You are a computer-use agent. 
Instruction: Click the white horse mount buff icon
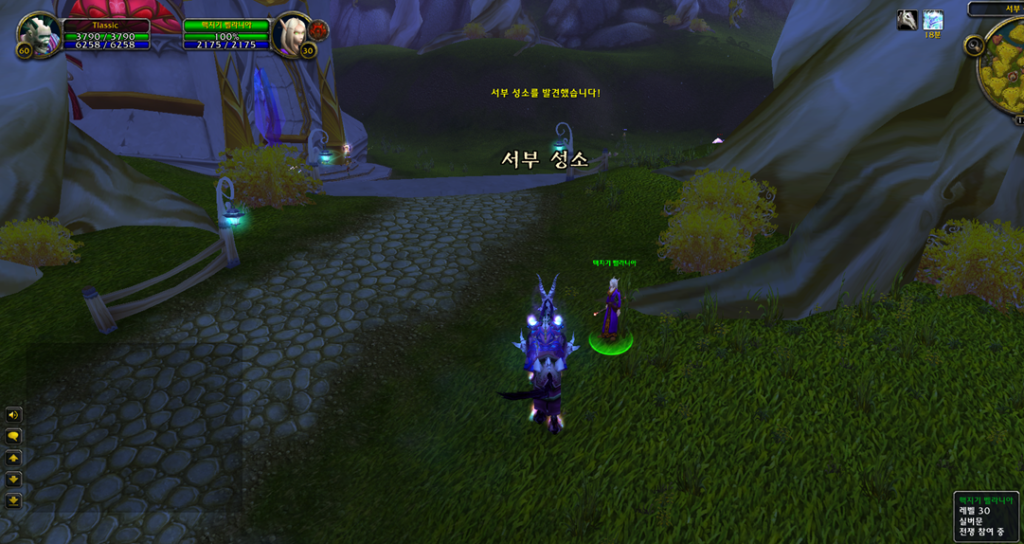(x=907, y=19)
